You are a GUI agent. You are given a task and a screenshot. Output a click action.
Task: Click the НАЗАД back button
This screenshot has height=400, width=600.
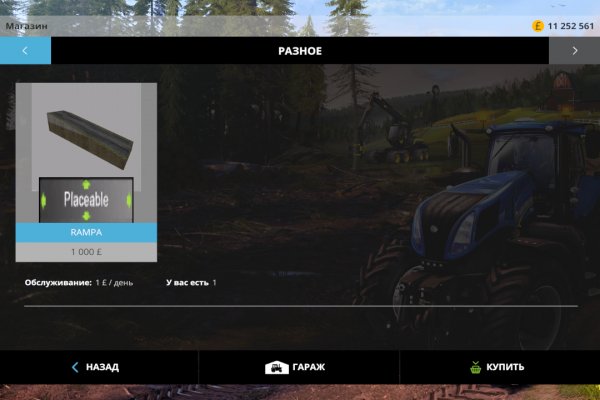[96, 367]
